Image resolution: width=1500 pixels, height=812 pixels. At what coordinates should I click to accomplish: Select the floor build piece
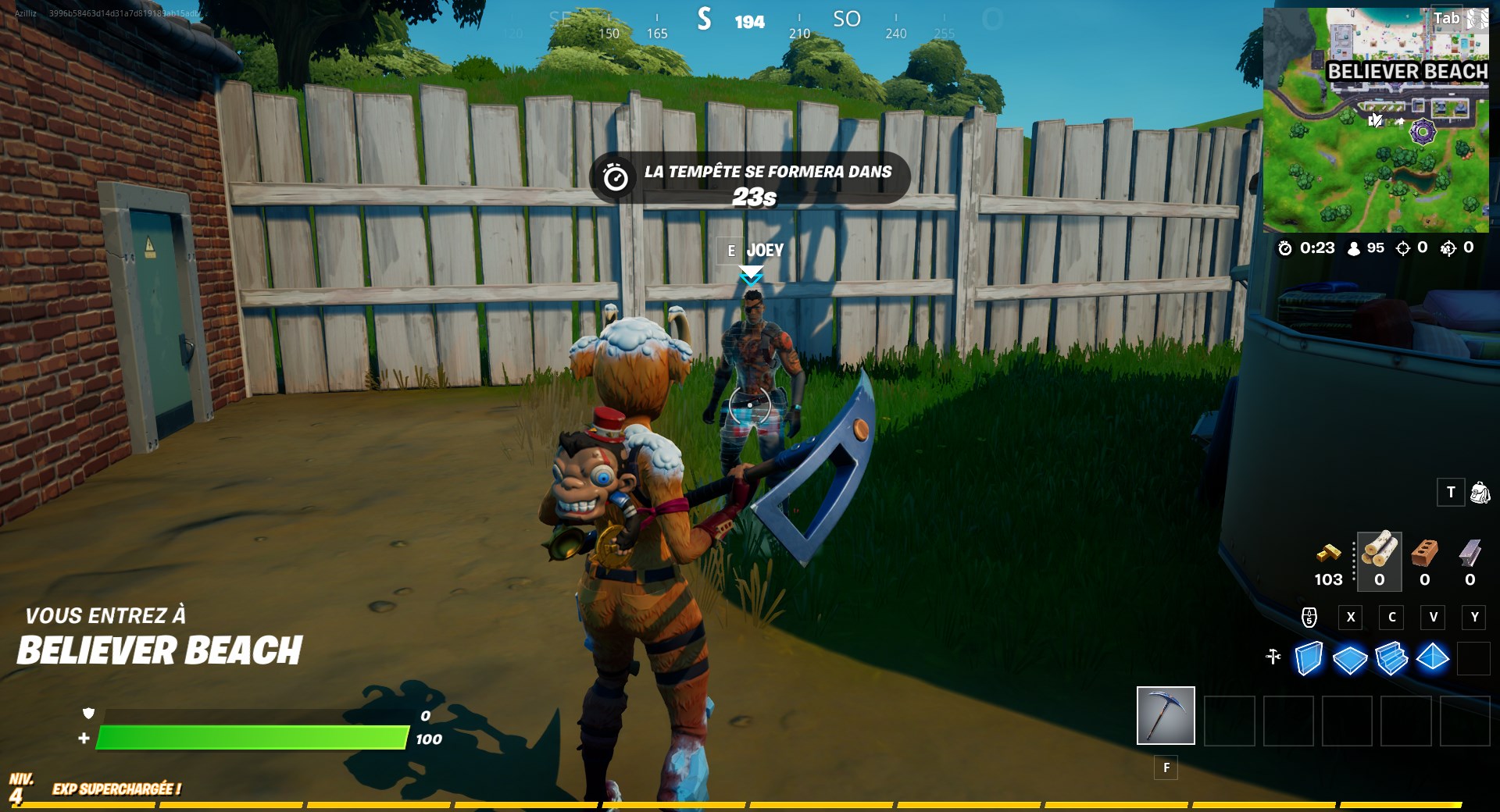point(1352,660)
